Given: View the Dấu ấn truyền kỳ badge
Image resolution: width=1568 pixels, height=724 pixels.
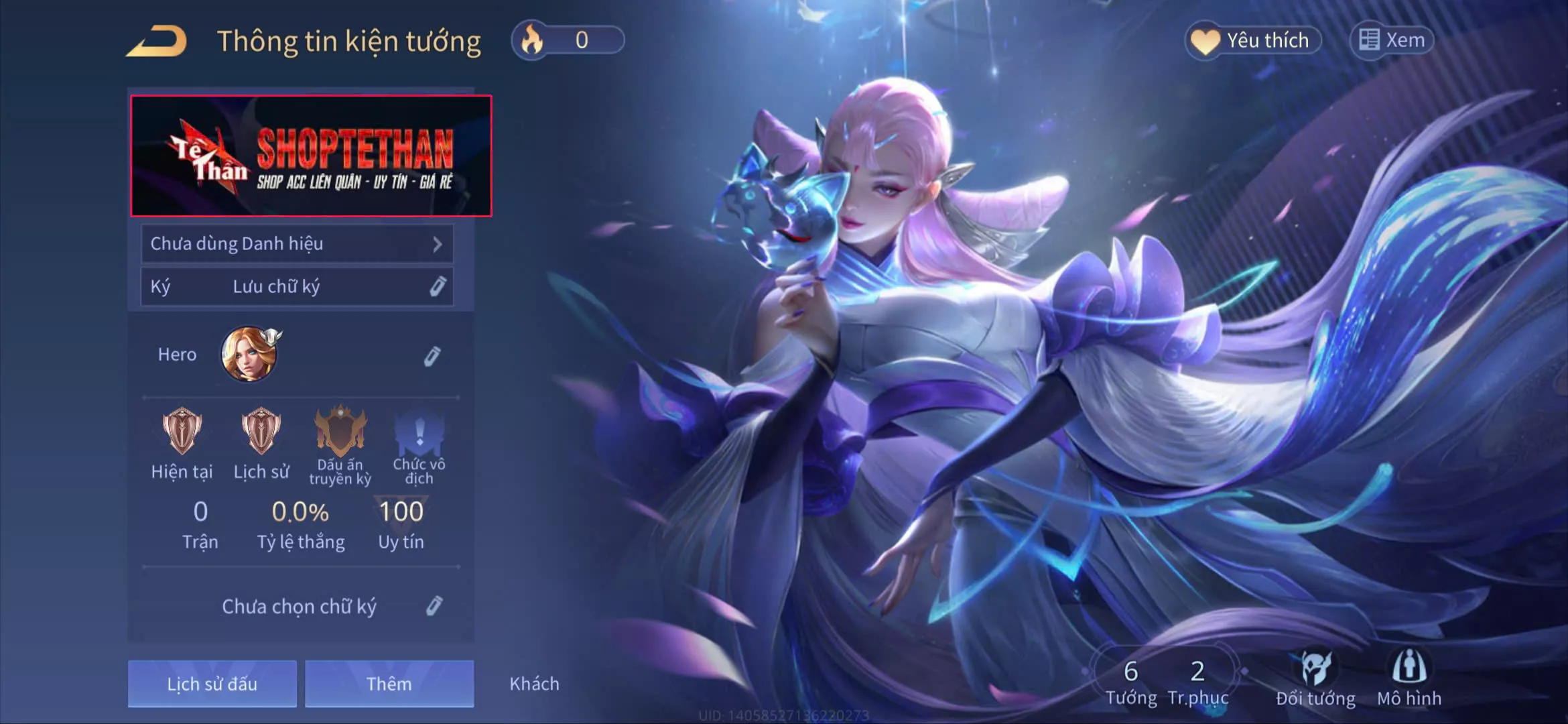Looking at the screenshot, I should point(340,432).
